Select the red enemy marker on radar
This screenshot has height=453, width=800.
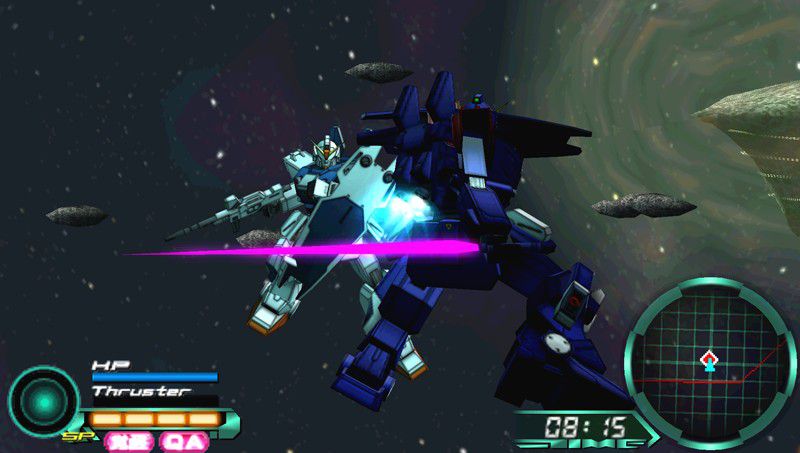point(709,354)
